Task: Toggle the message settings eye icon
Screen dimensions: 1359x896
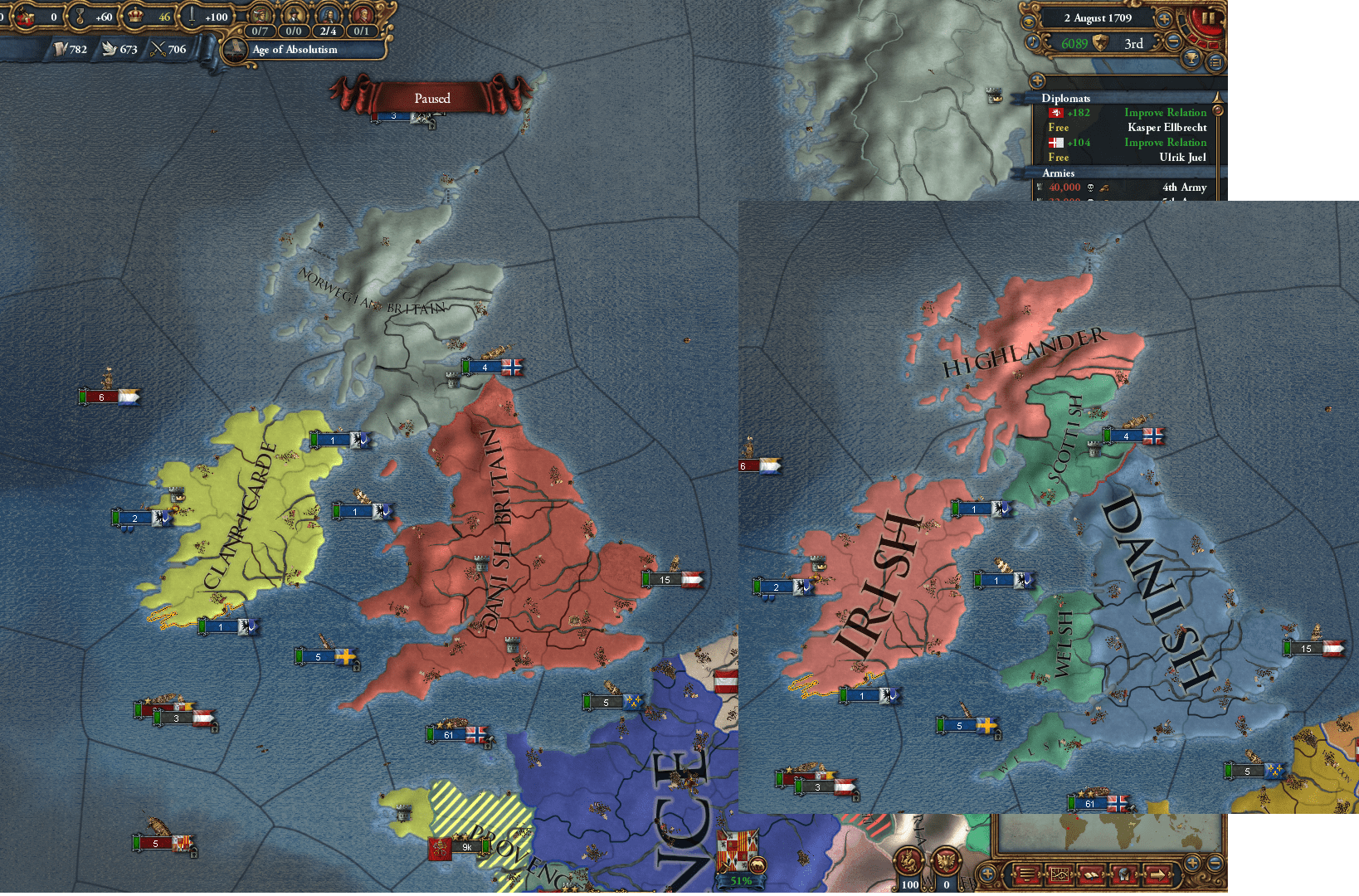Action: pyautogui.click(x=1030, y=21)
